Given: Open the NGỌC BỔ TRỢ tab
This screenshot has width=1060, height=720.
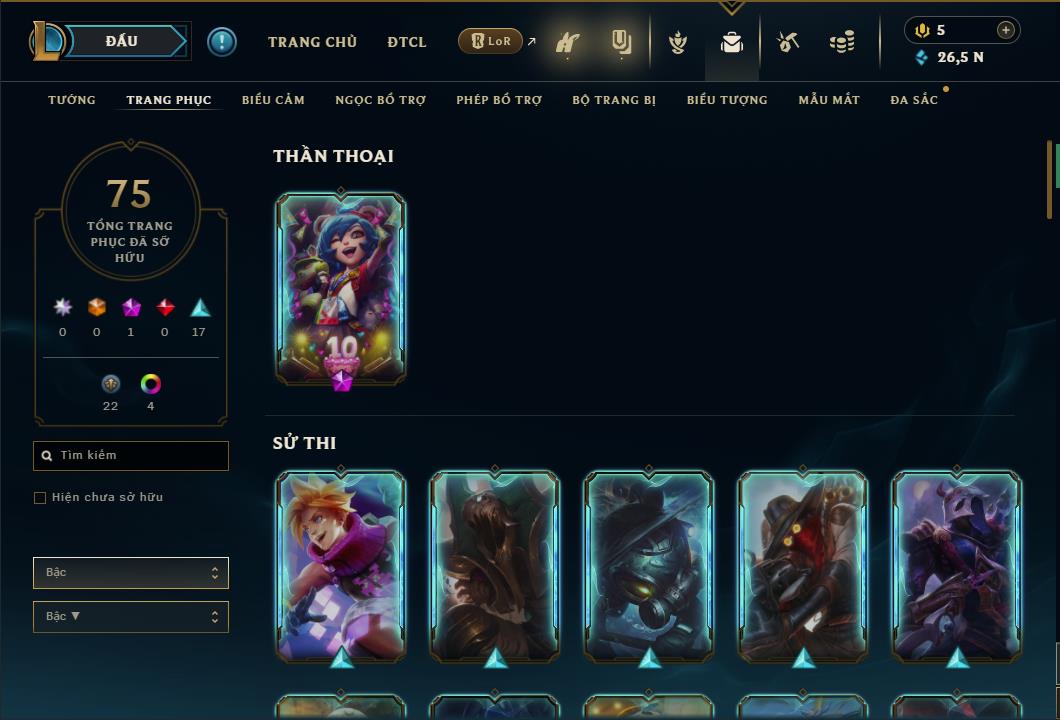Looking at the screenshot, I should coord(380,100).
